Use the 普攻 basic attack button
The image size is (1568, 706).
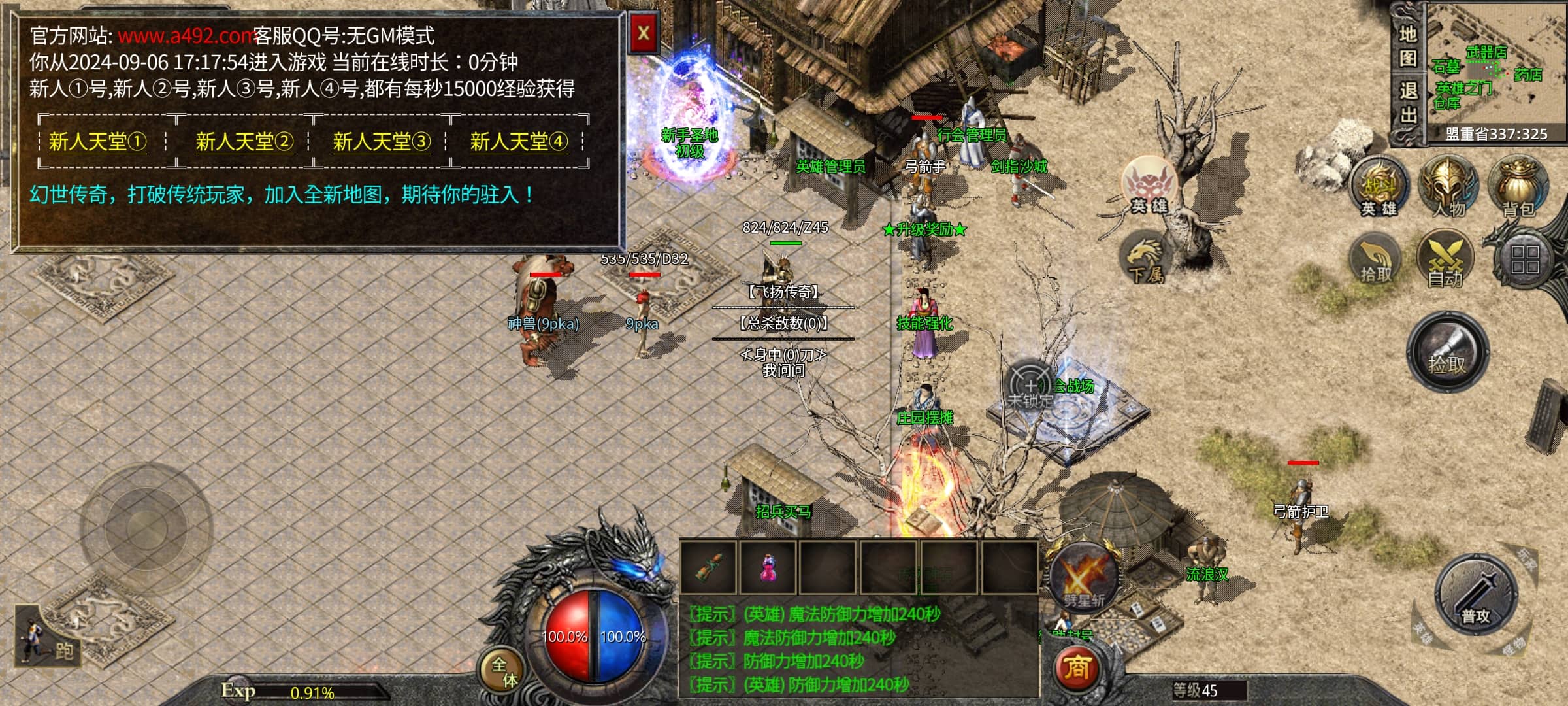pos(1475,595)
